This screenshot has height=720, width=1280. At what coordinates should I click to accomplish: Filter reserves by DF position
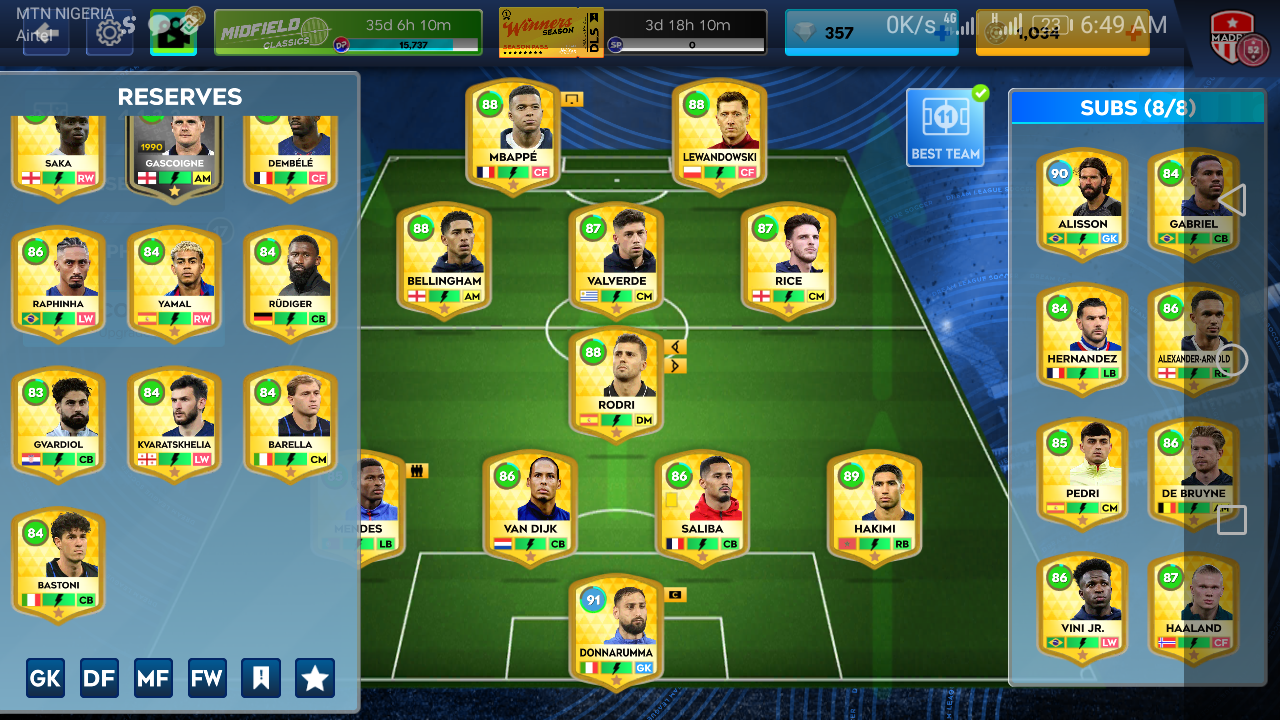(x=99, y=678)
